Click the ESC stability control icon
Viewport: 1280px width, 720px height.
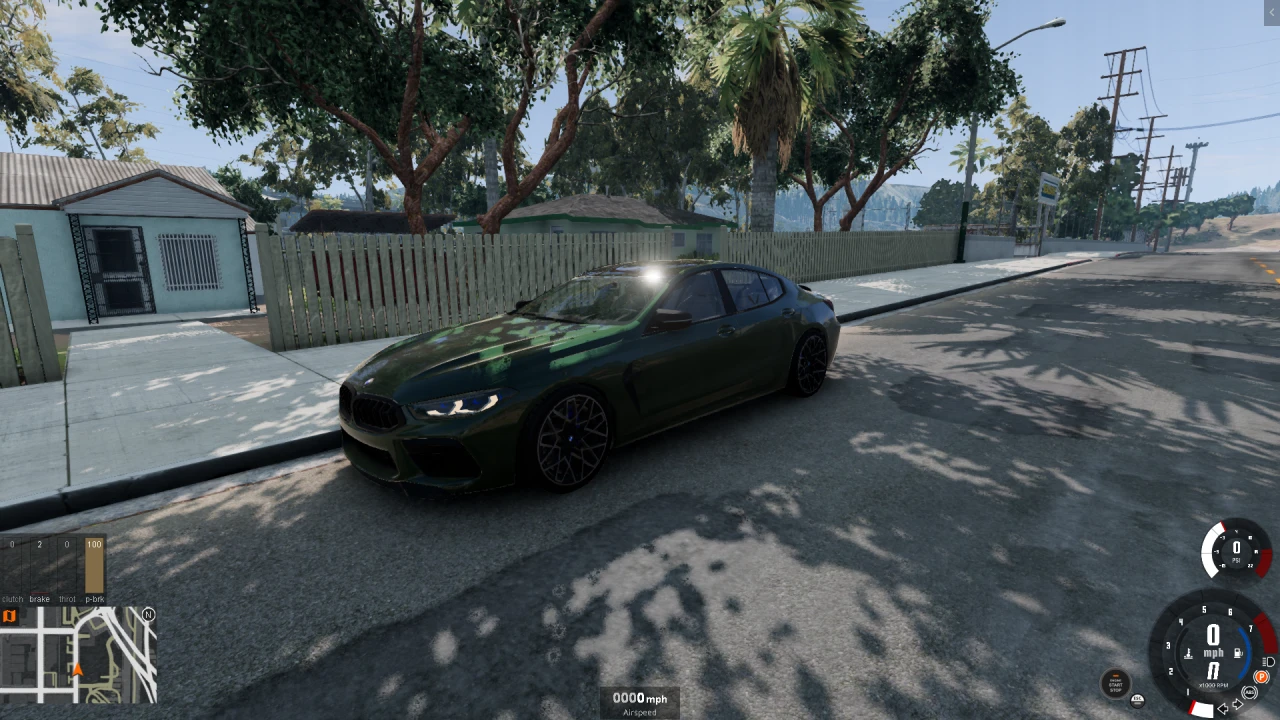(1137, 701)
